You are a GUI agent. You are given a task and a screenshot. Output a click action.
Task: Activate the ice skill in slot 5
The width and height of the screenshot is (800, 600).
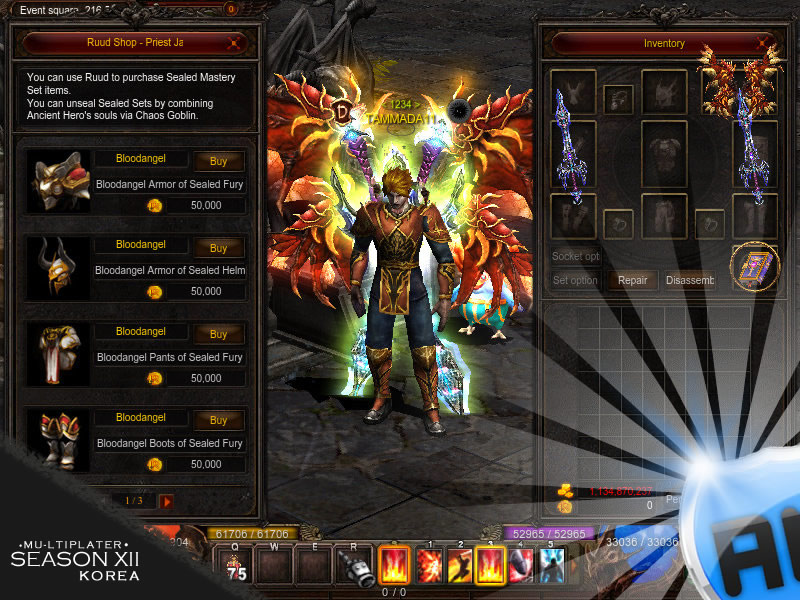(551, 565)
